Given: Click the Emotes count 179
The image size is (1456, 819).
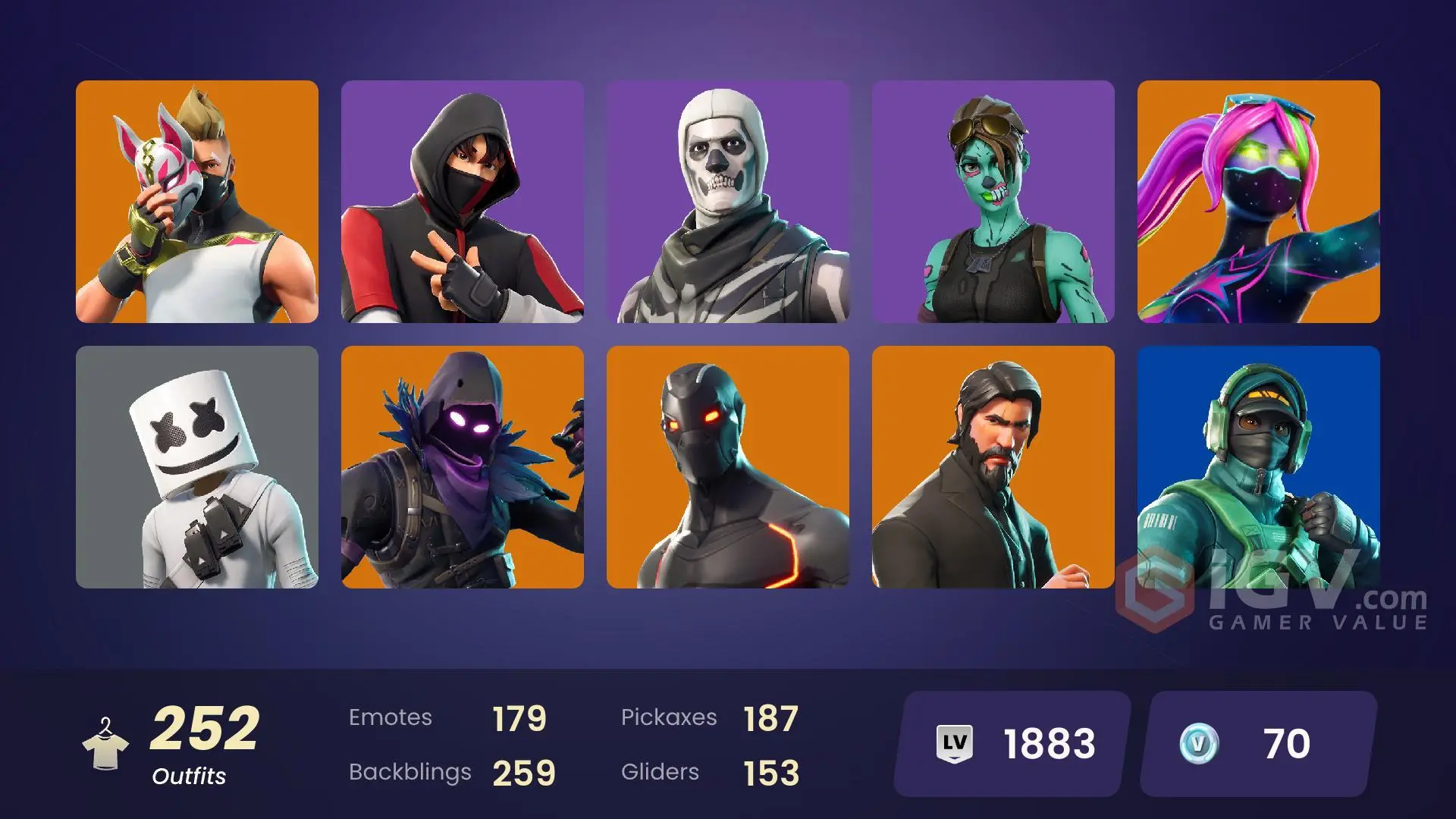Looking at the screenshot, I should (x=519, y=717).
